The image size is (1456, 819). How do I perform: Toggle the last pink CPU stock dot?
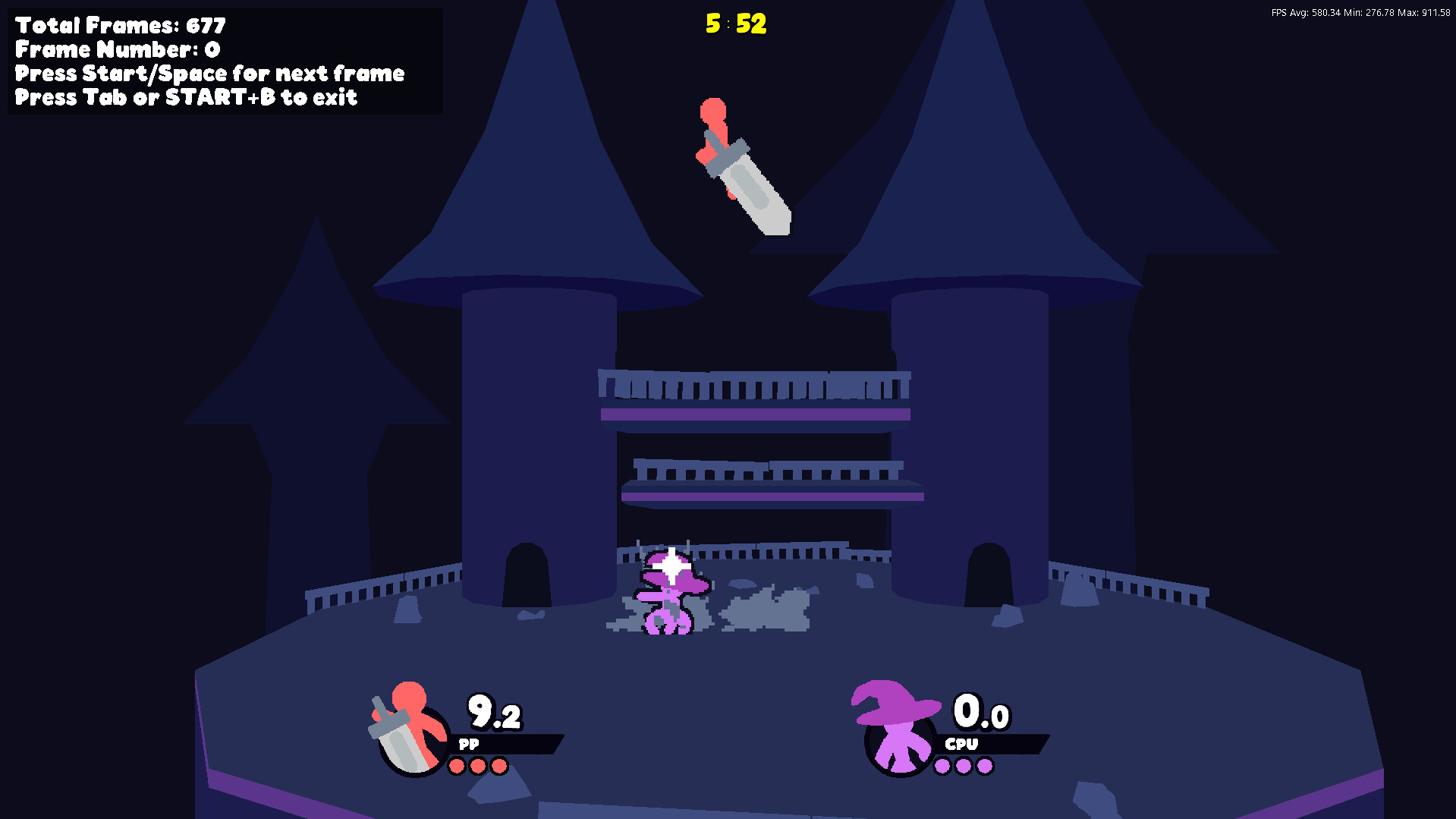pos(986,765)
